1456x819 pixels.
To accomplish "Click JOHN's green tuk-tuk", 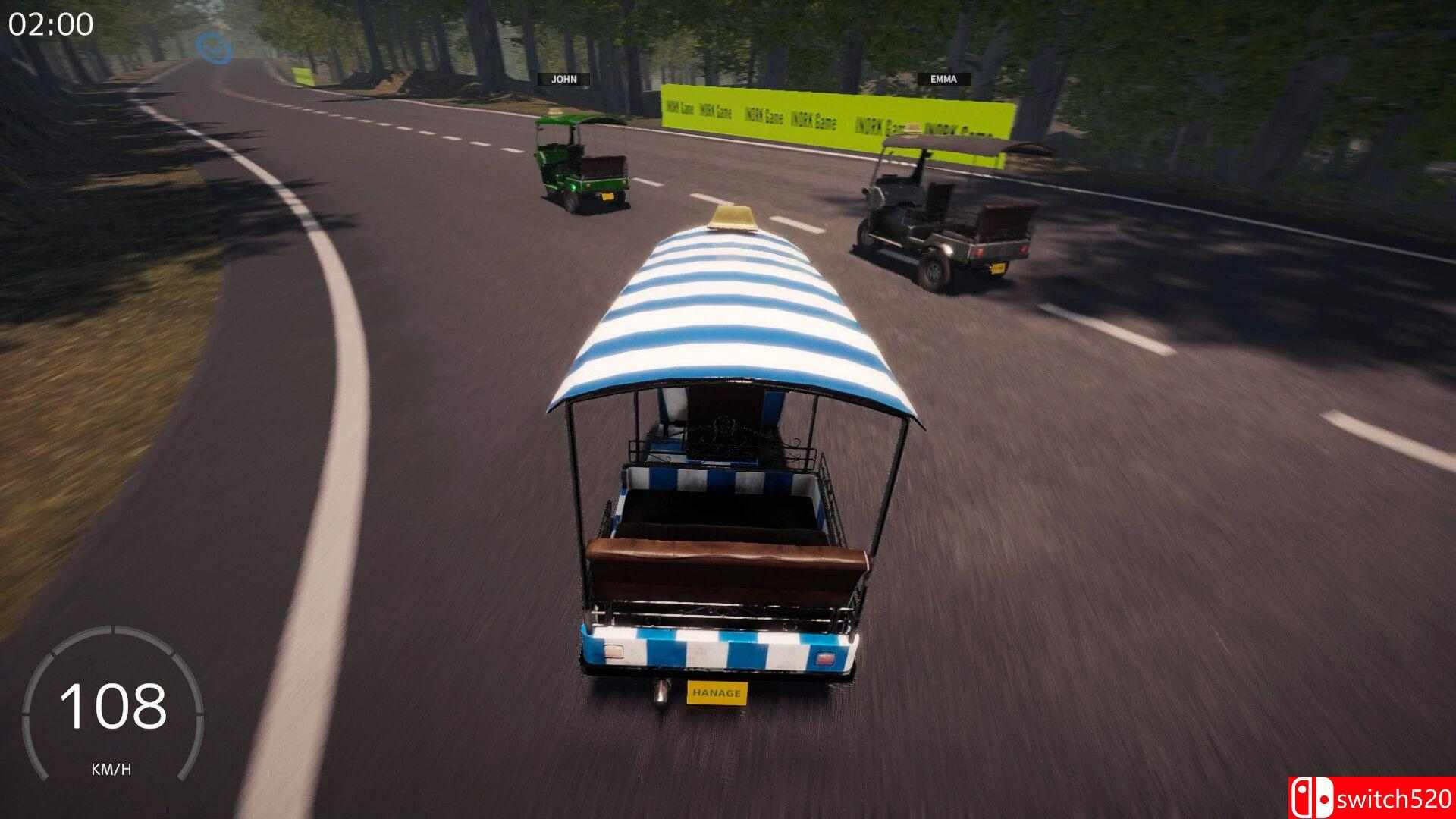I will (x=584, y=163).
